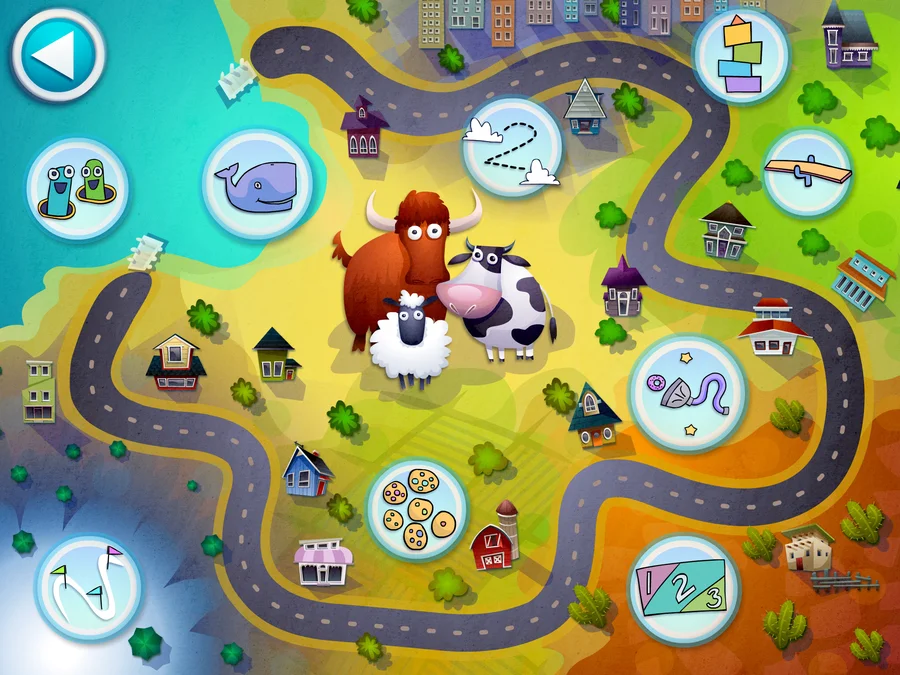Select the flags path activity bubble

pos(88,587)
